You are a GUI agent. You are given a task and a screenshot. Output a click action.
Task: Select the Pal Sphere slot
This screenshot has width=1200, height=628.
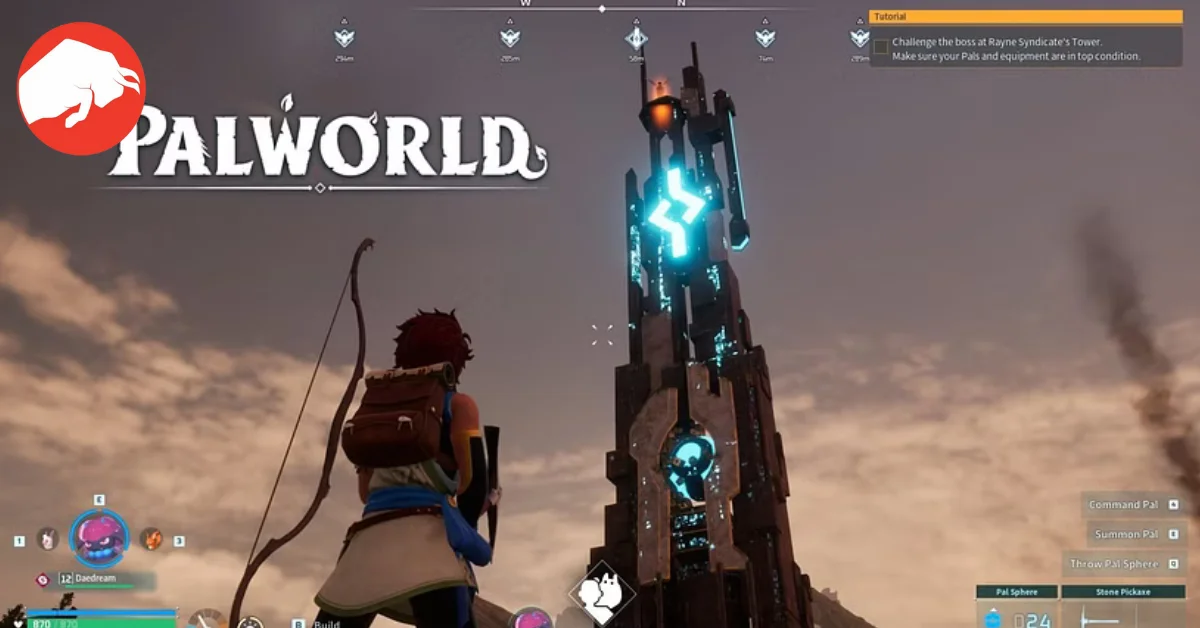coord(1016,608)
